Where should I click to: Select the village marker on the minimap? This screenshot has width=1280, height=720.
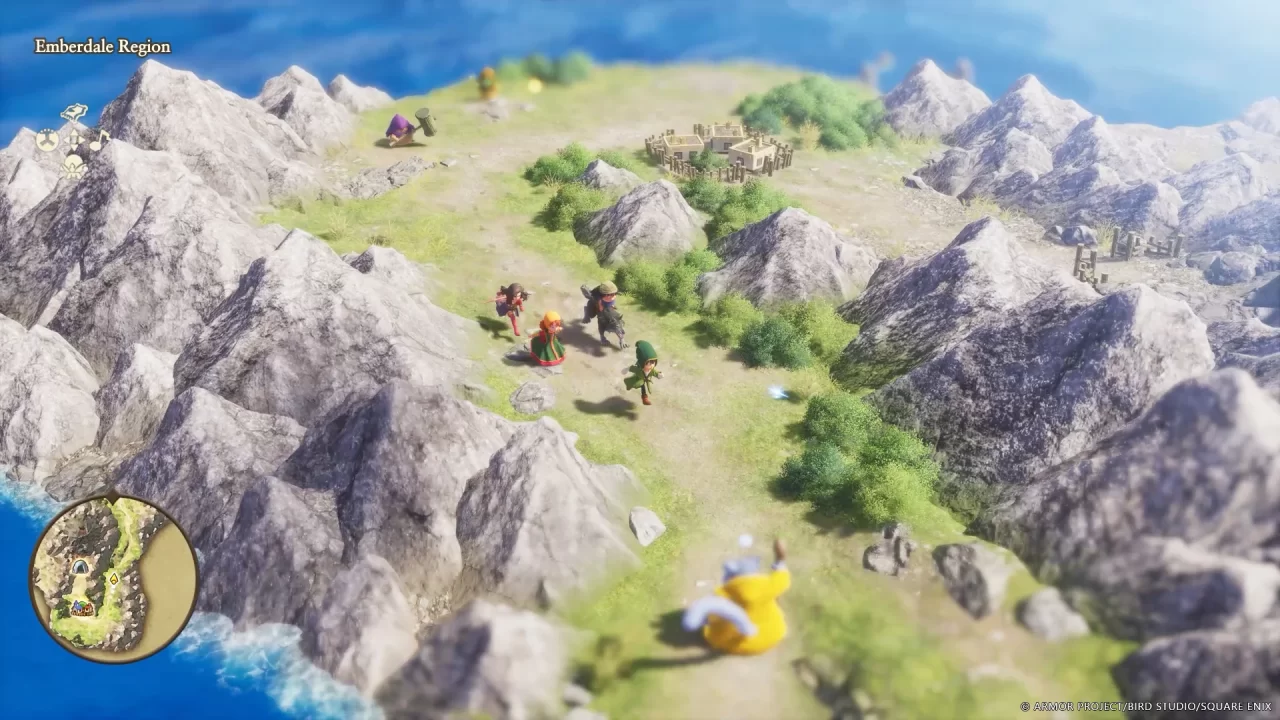point(82,608)
